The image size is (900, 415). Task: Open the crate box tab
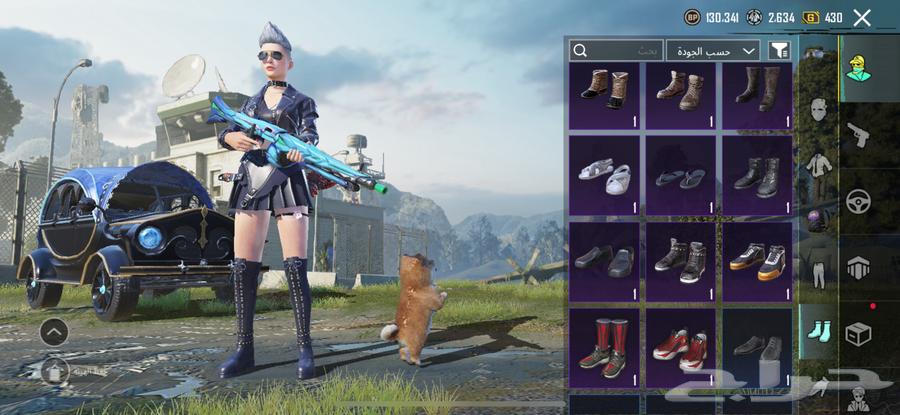(x=857, y=333)
